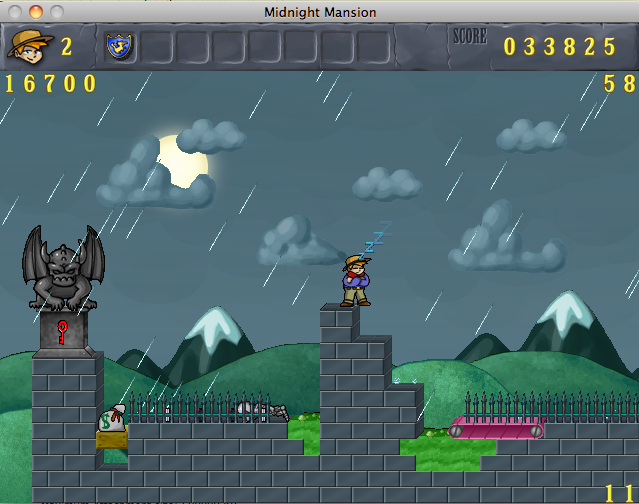The image size is (639, 504).
Task: Minimize the window with the yellow button
Action: tap(36, 11)
